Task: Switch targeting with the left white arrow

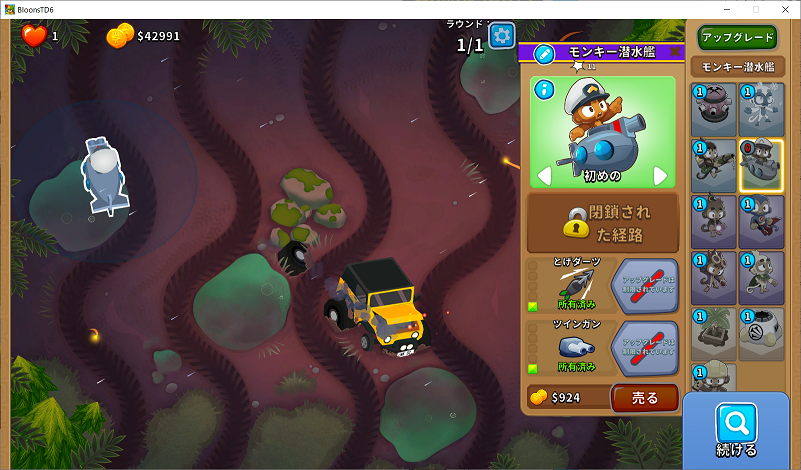Action: click(545, 176)
